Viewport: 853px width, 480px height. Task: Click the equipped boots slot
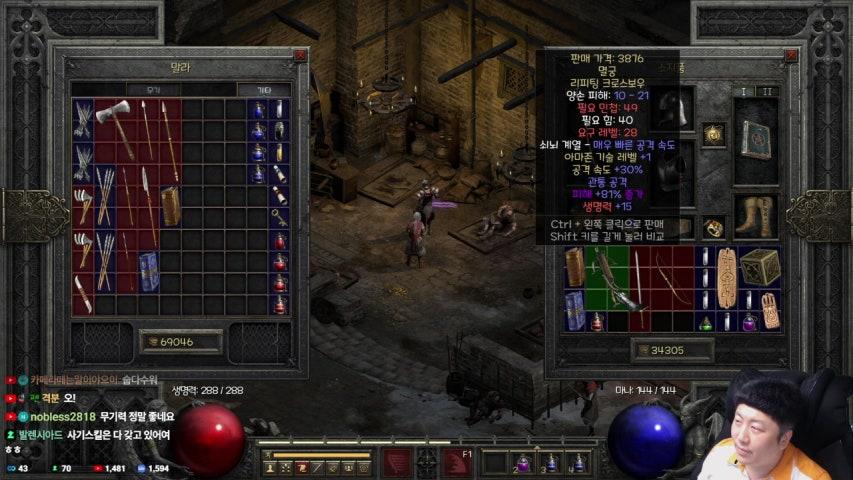click(757, 217)
